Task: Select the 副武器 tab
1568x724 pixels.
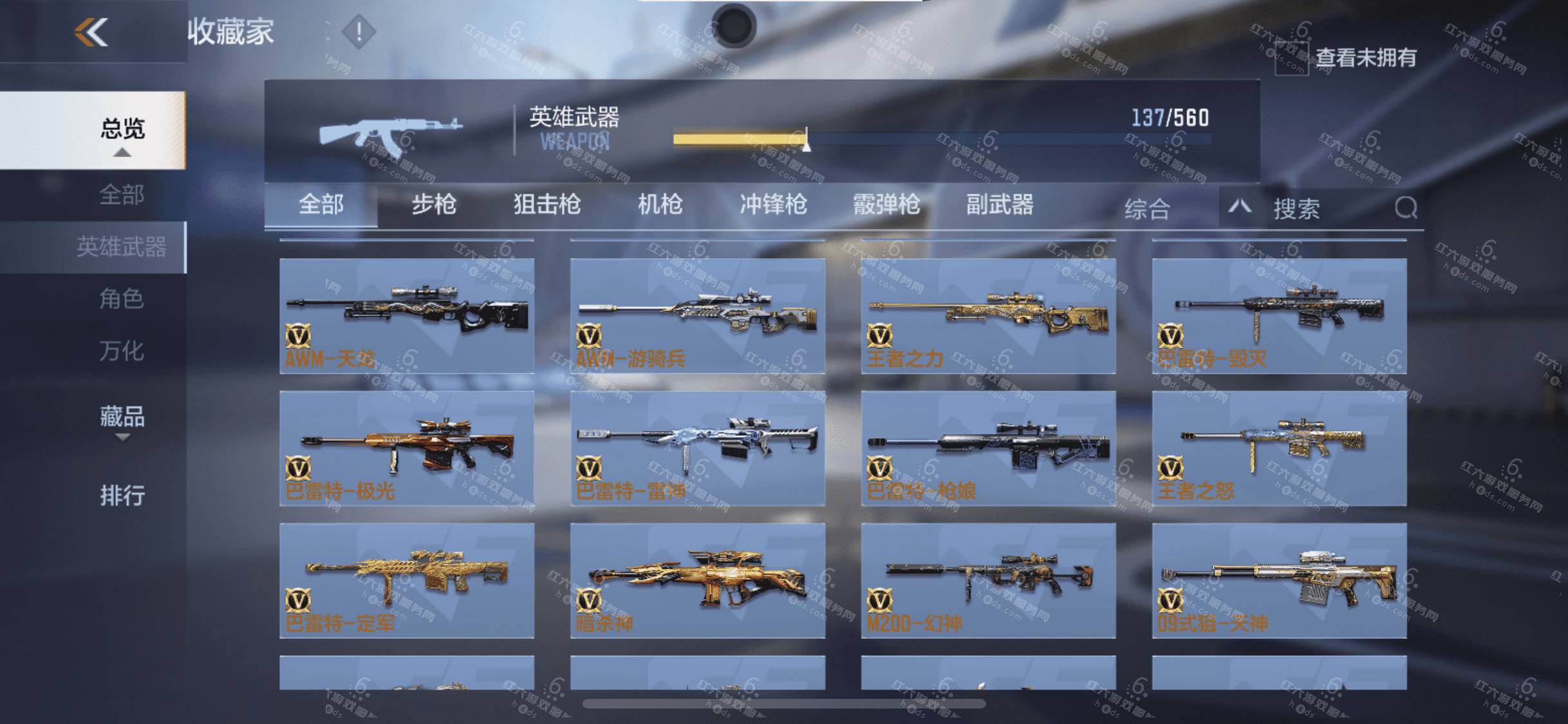Action: (1000, 205)
